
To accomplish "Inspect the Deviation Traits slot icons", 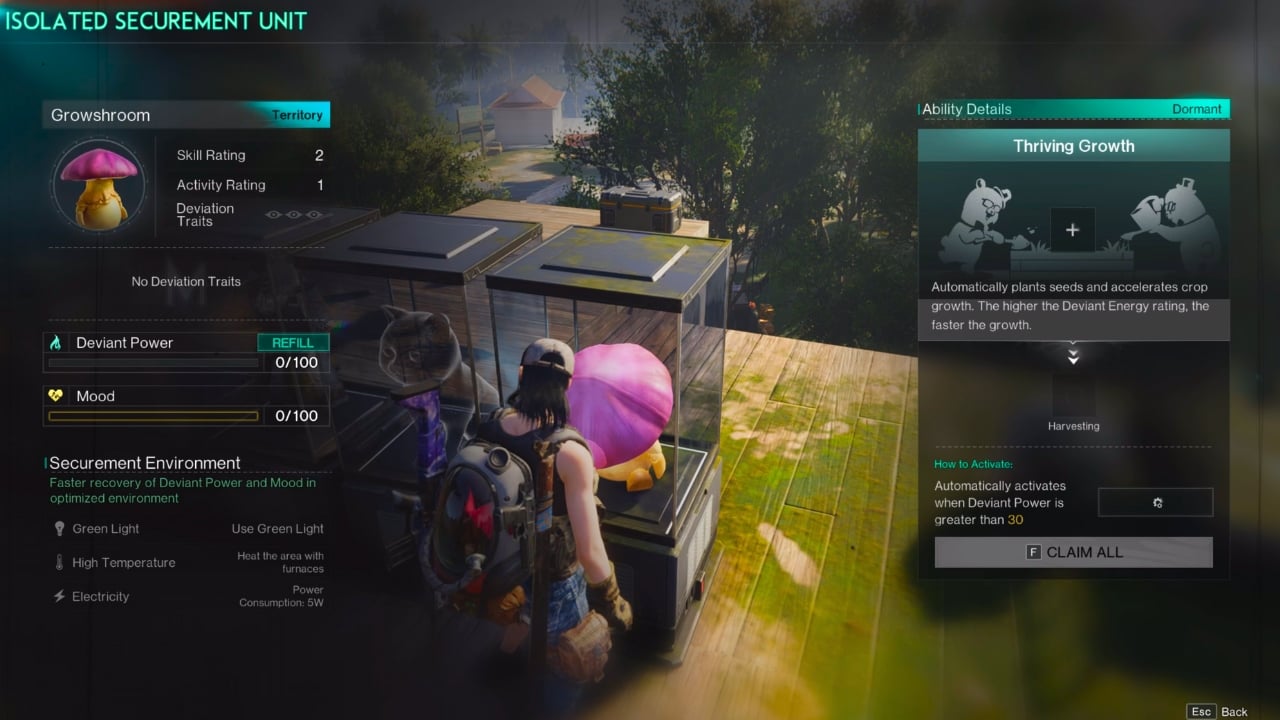I will pos(293,215).
